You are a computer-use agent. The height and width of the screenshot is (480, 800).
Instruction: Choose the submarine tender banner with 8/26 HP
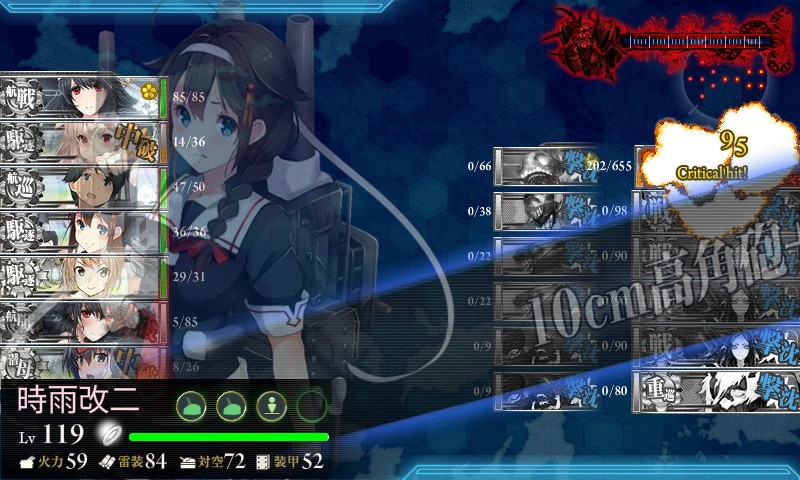click(x=80, y=362)
